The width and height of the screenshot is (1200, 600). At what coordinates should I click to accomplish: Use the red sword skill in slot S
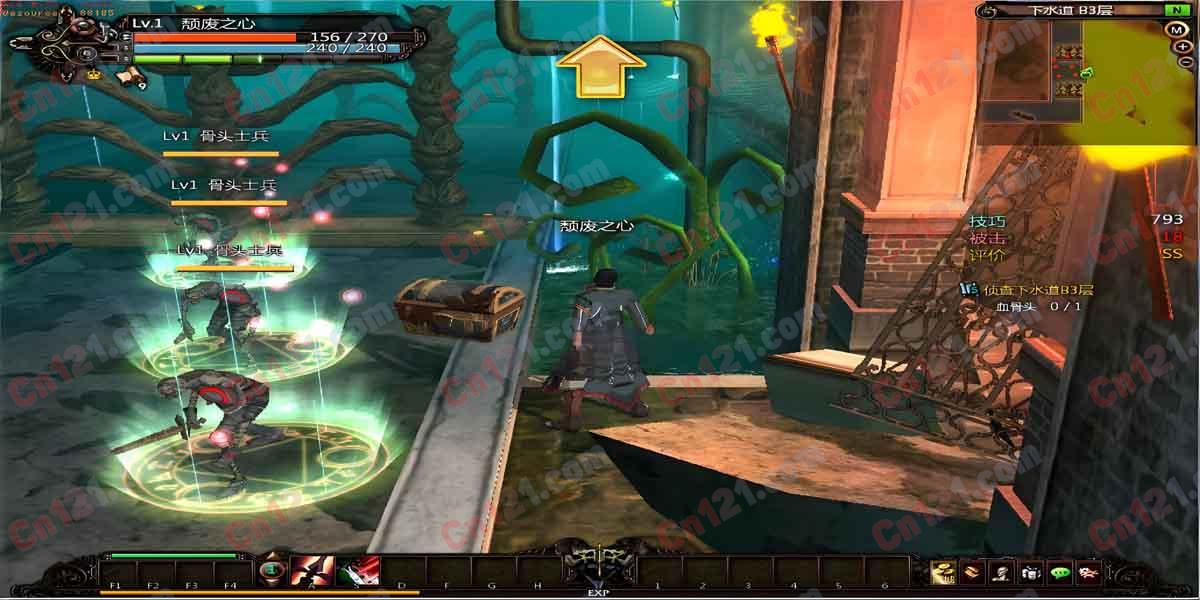point(359,572)
